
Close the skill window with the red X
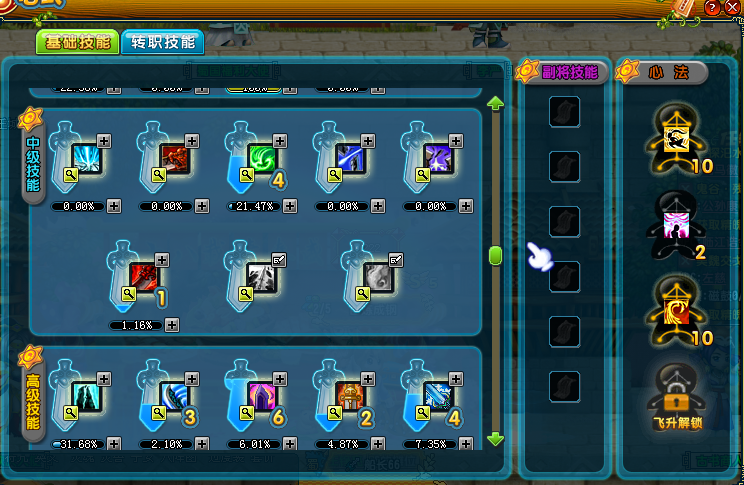click(732, 8)
